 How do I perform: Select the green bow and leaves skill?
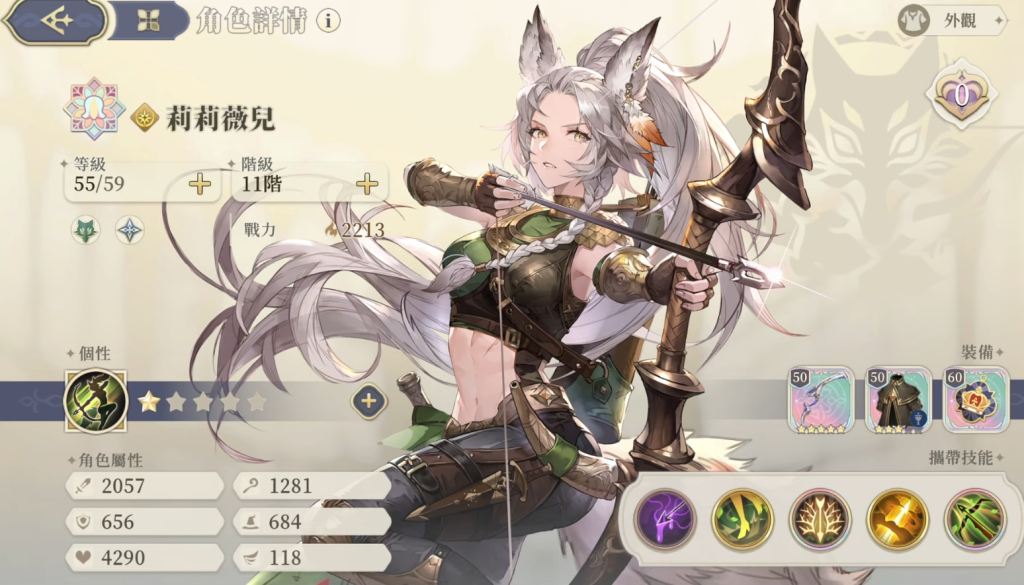[975, 518]
